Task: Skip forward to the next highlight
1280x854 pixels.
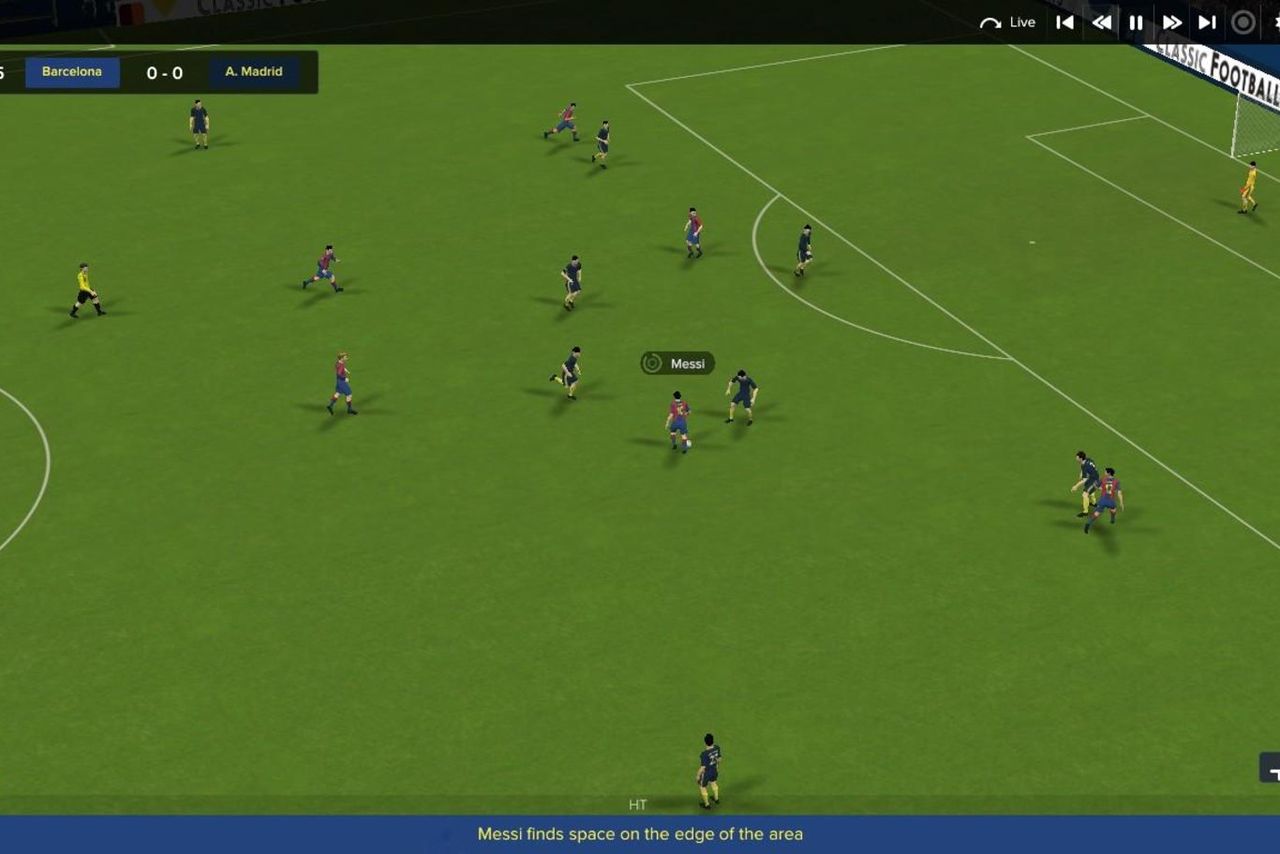Action: coord(1207,21)
